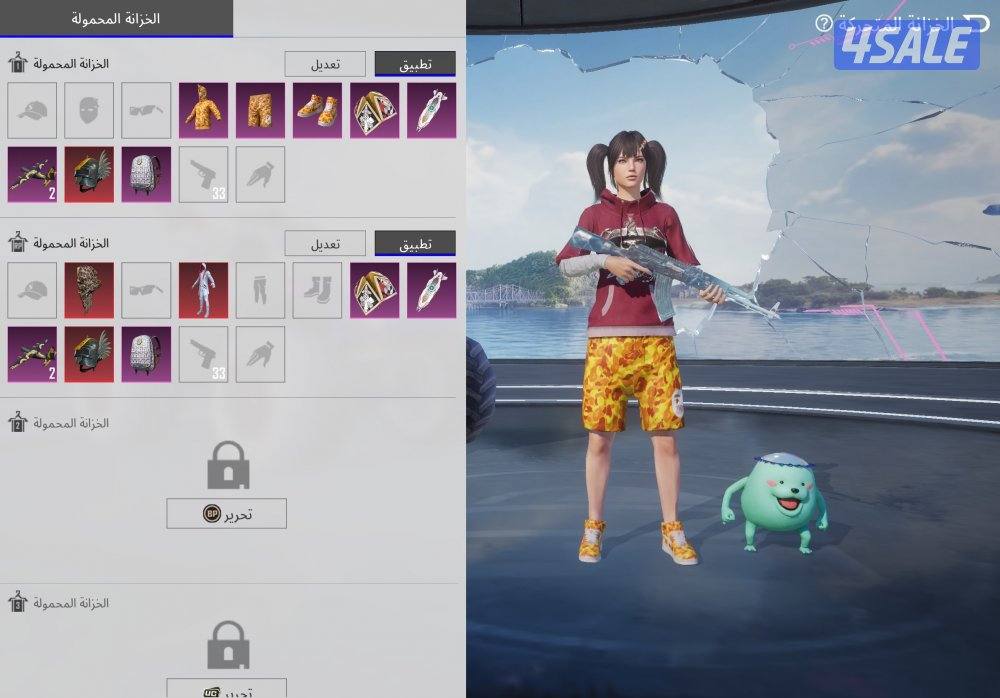Open the empty pants slot
Viewport: 1000px width, 698px height.
[x=261, y=290]
